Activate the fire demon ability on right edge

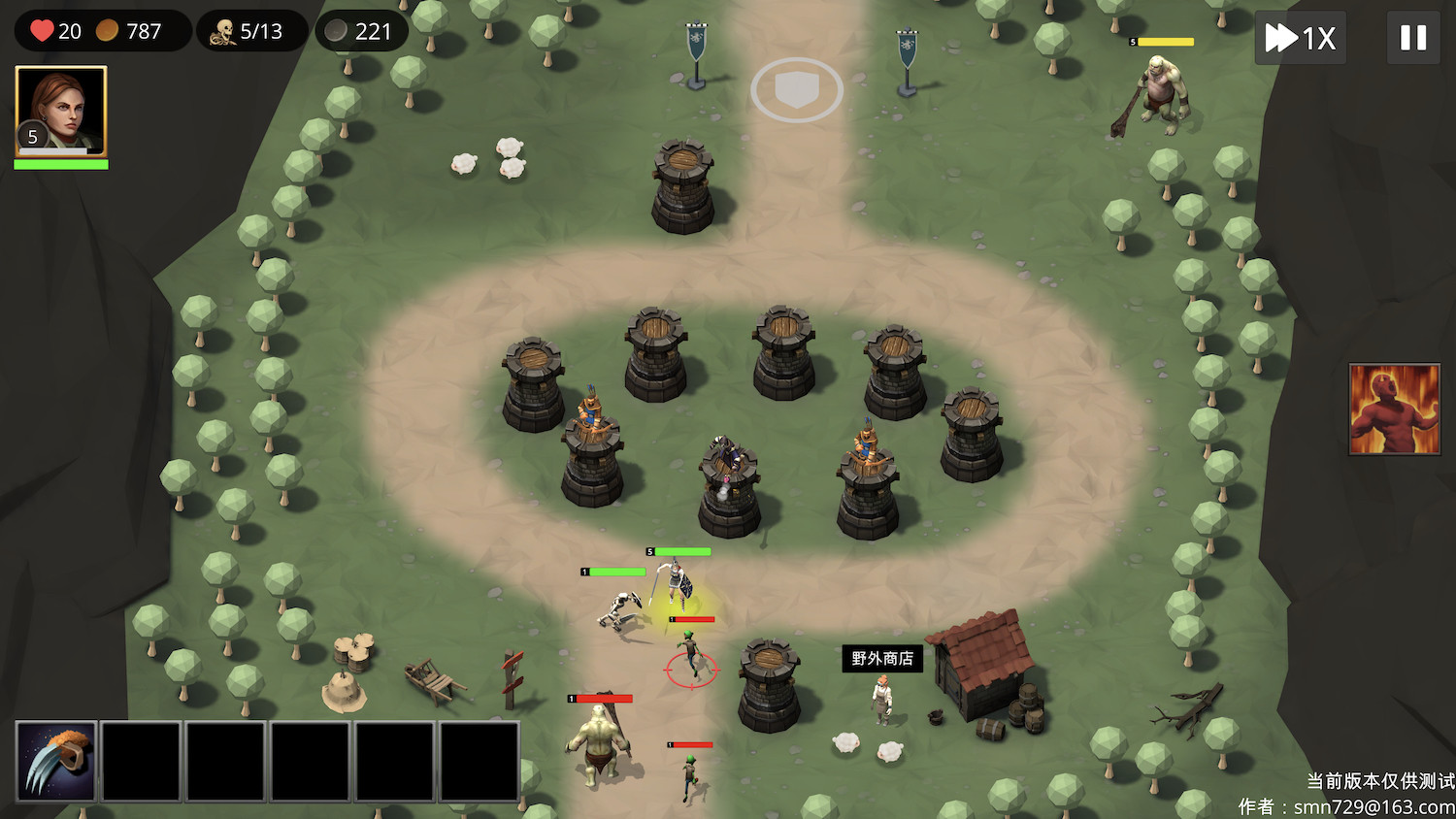pyautogui.click(x=1395, y=409)
